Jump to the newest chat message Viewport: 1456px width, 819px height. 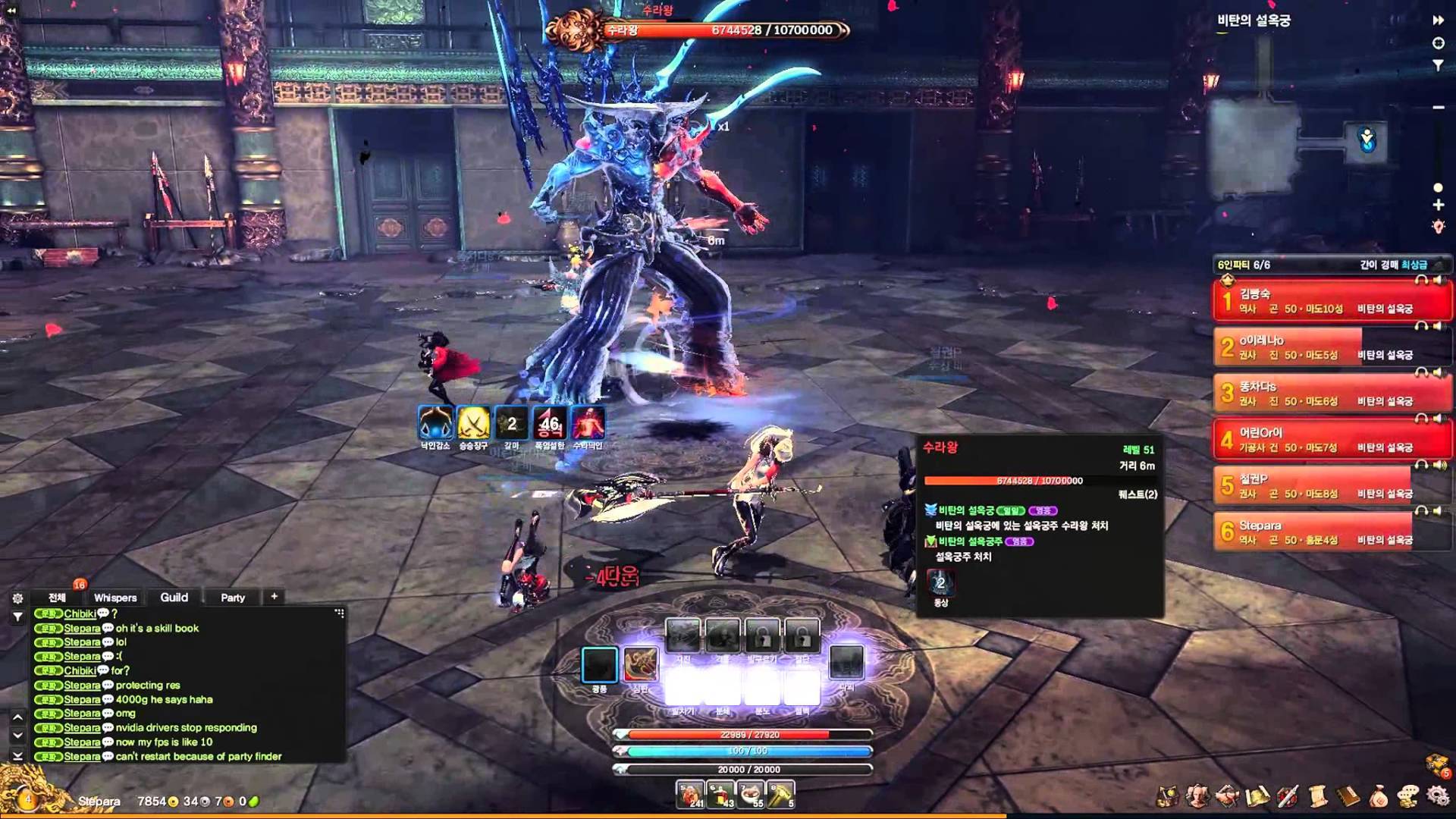(x=17, y=756)
